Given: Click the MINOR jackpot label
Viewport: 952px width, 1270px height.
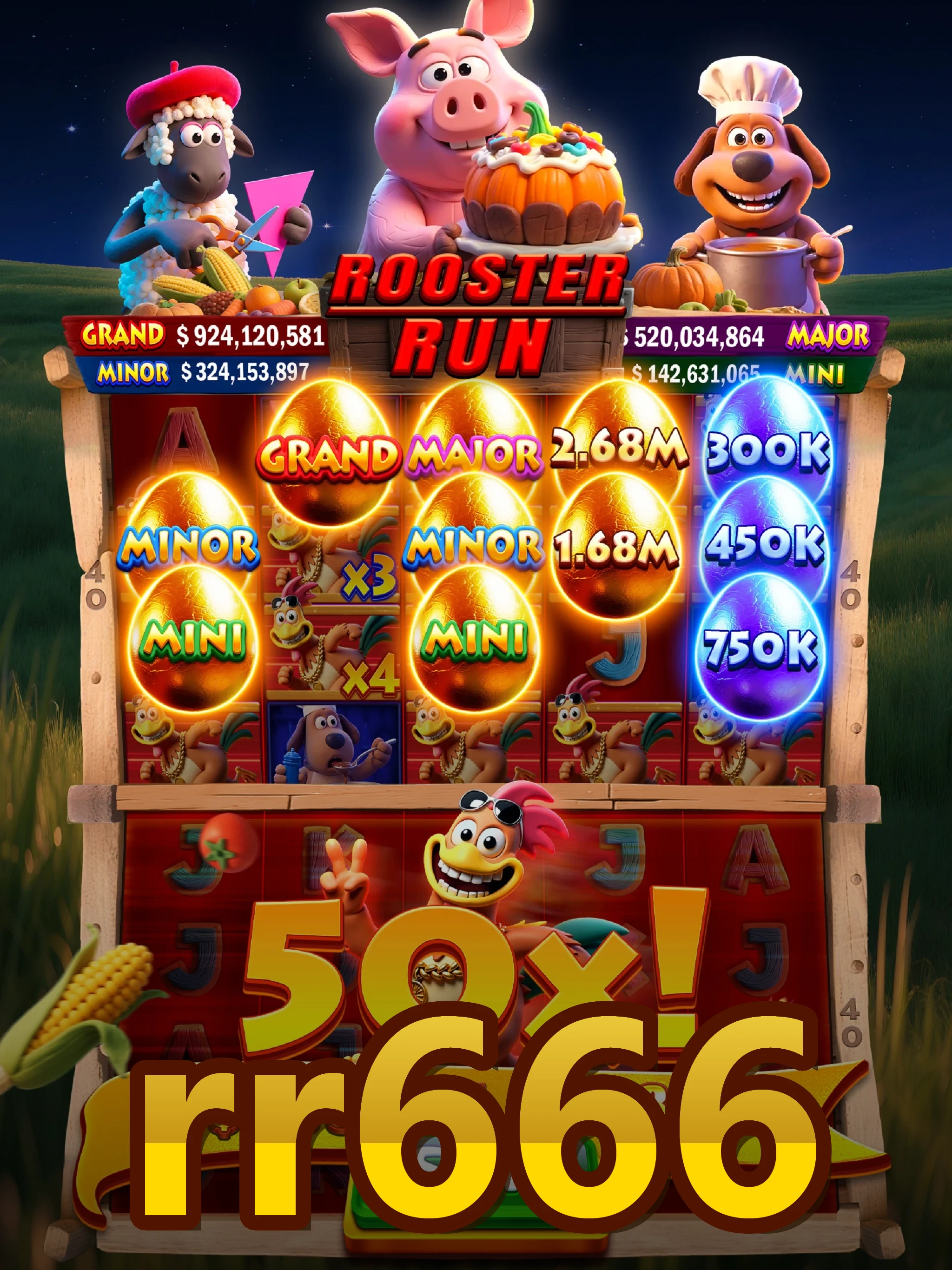Looking at the screenshot, I should pyautogui.click(x=133, y=372).
